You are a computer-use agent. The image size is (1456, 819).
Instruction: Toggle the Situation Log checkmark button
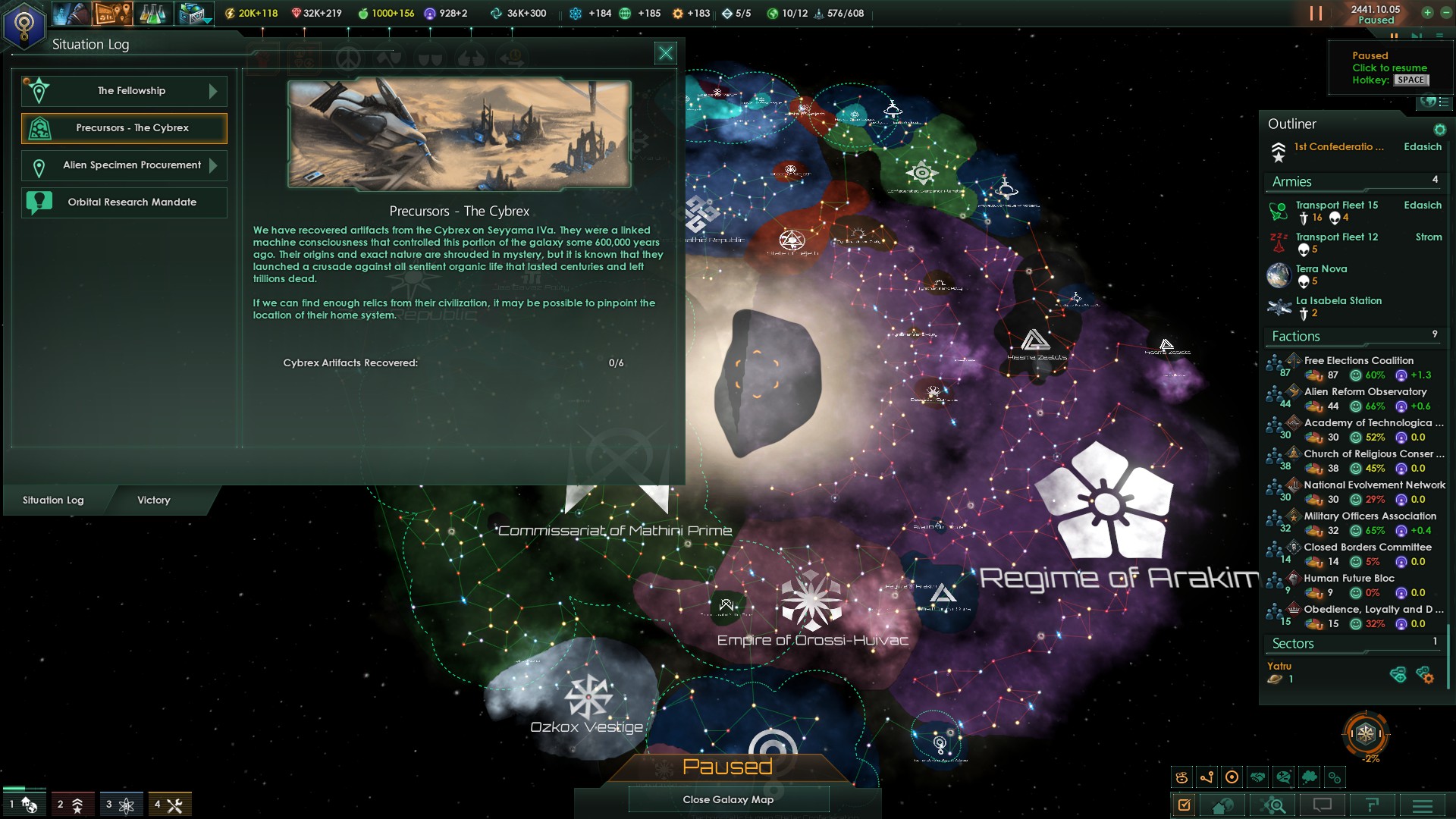pos(1185,804)
